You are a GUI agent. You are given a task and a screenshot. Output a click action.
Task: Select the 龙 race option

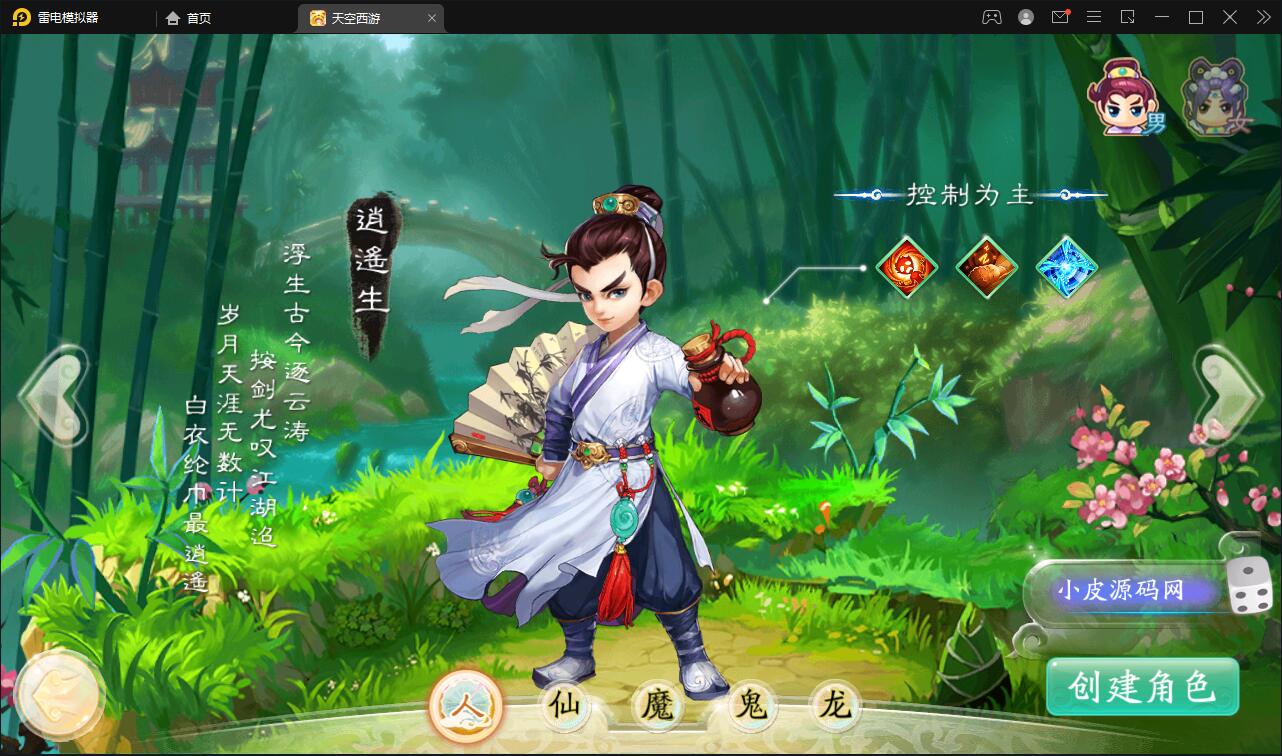[x=835, y=706]
